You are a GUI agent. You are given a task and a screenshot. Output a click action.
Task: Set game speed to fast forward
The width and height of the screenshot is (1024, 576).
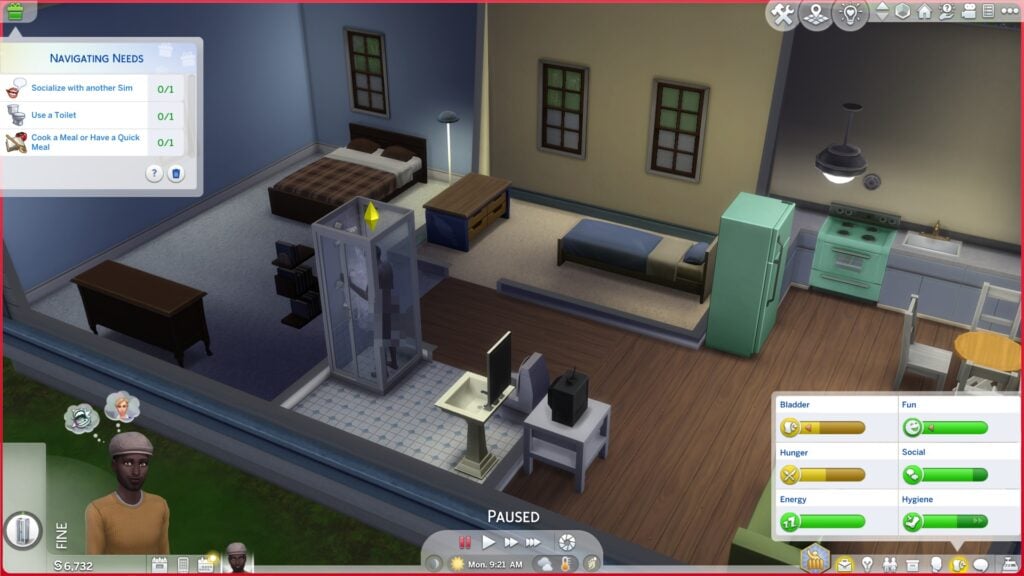click(x=511, y=542)
